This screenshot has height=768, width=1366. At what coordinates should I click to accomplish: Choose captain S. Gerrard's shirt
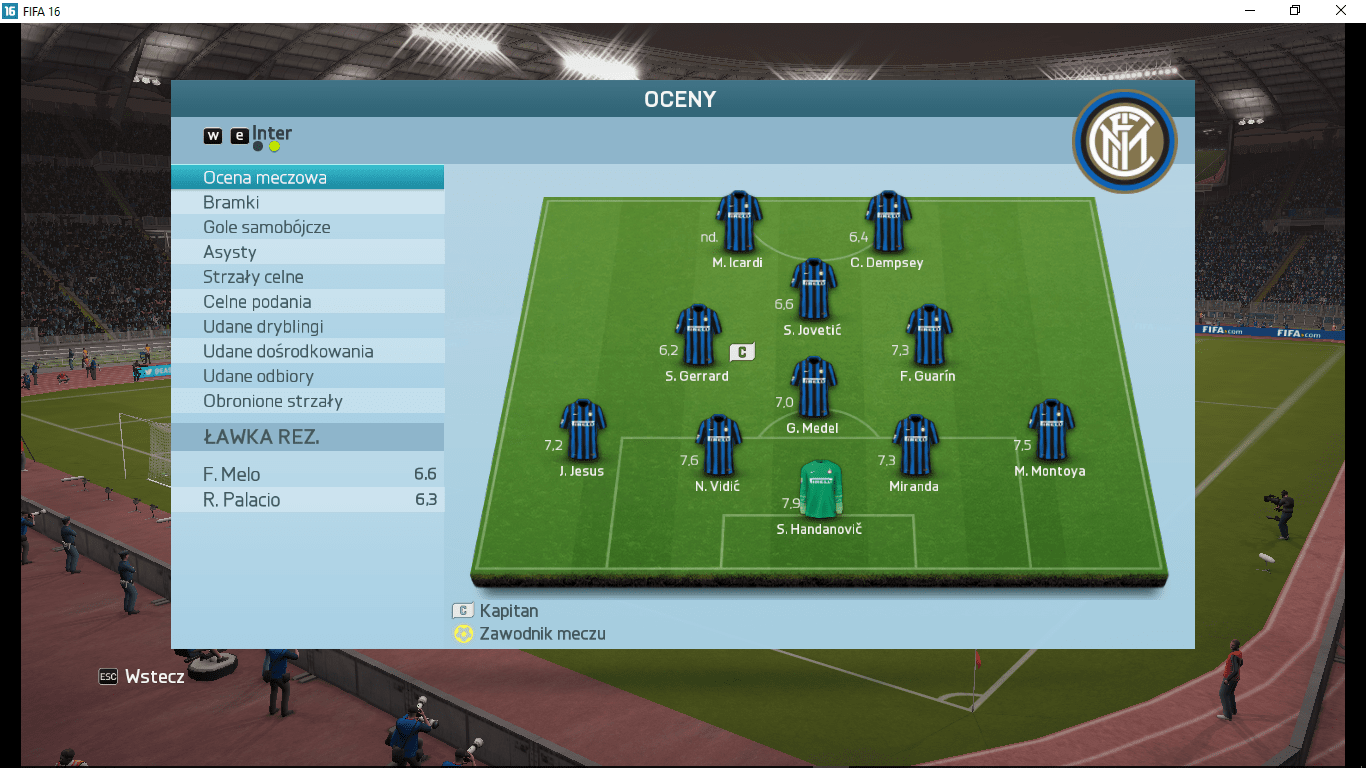pos(697,335)
